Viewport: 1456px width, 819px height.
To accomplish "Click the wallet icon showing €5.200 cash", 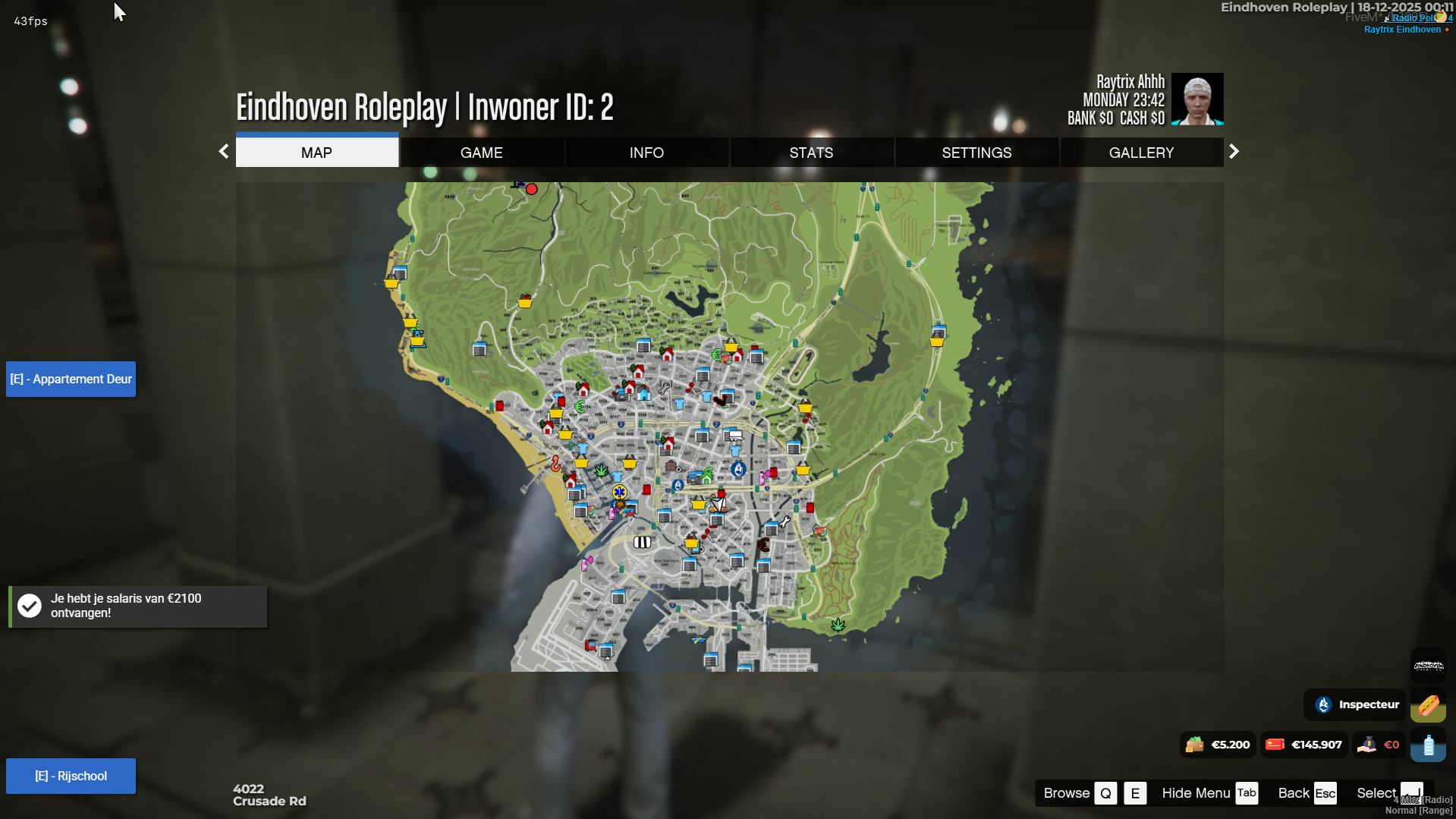I will click(x=1195, y=745).
